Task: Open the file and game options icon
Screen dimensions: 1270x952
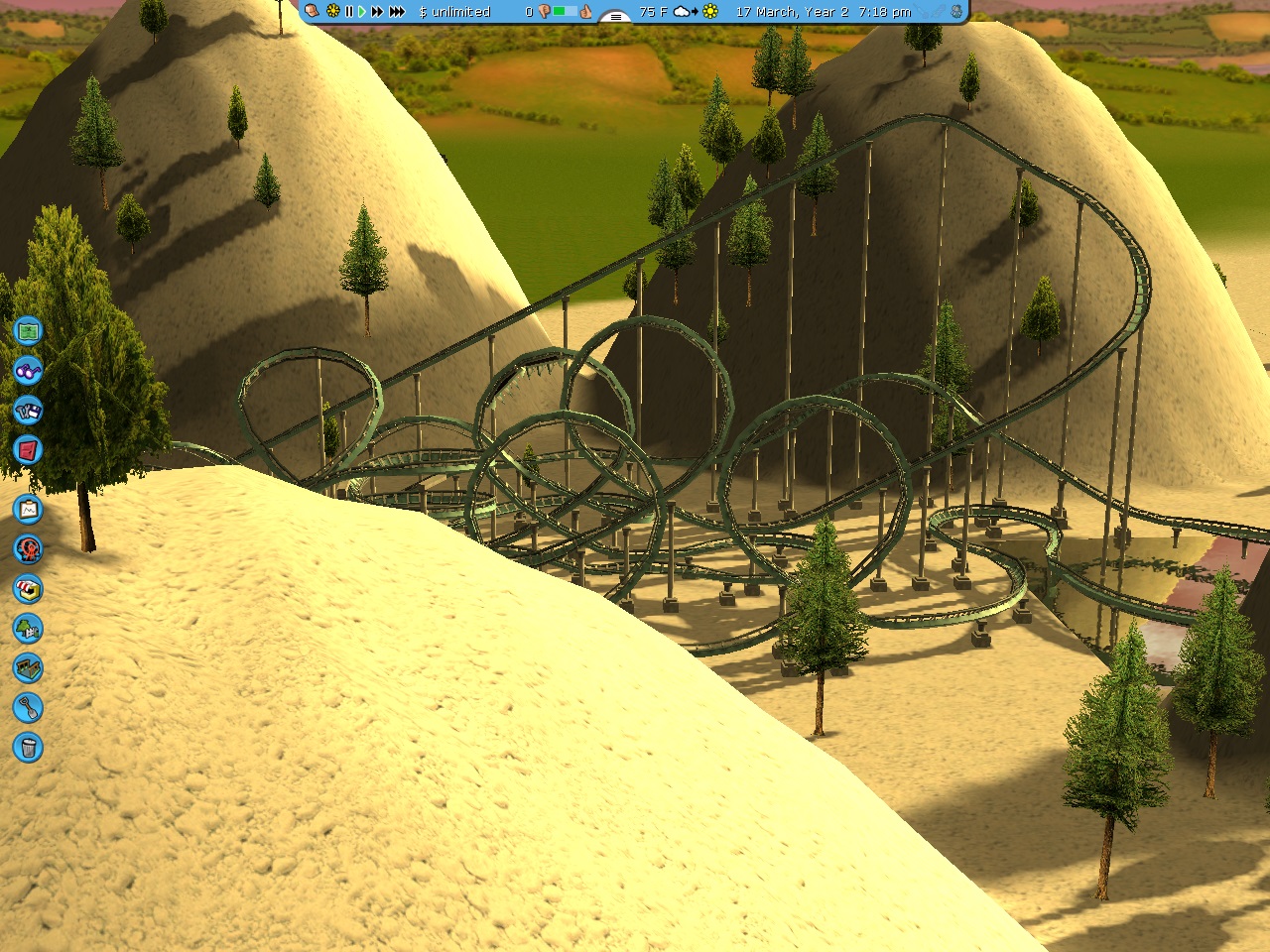Action: pyautogui.click(x=28, y=410)
